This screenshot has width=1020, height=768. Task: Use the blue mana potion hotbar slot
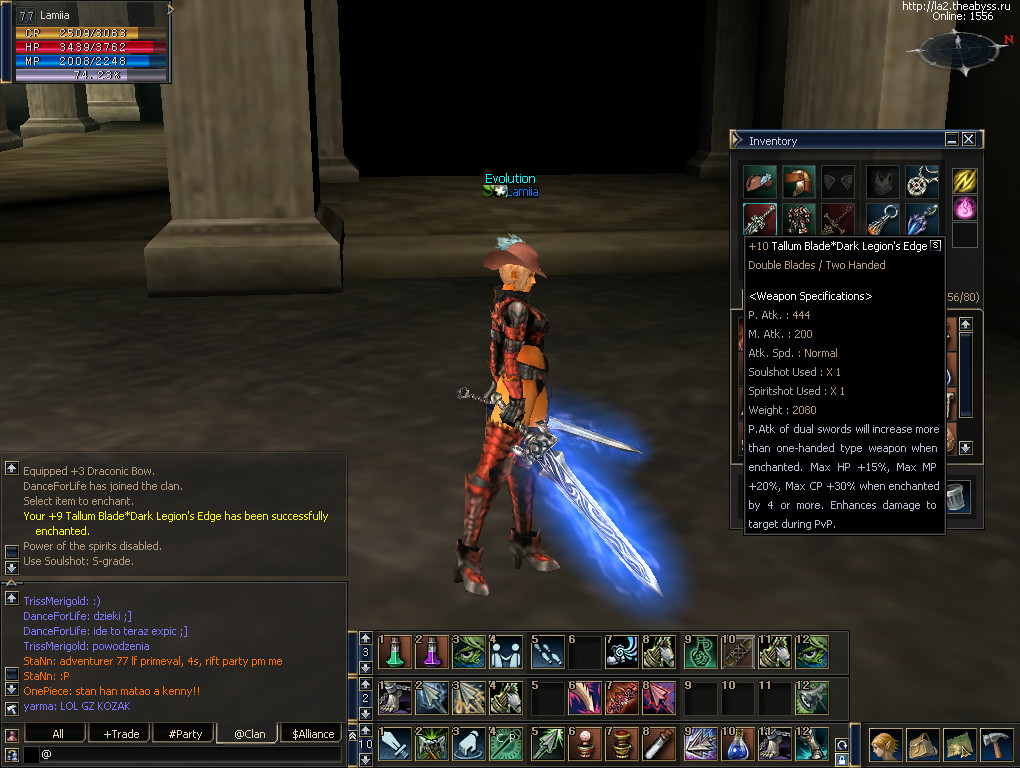pyautogui.click(x=738, y=745)
